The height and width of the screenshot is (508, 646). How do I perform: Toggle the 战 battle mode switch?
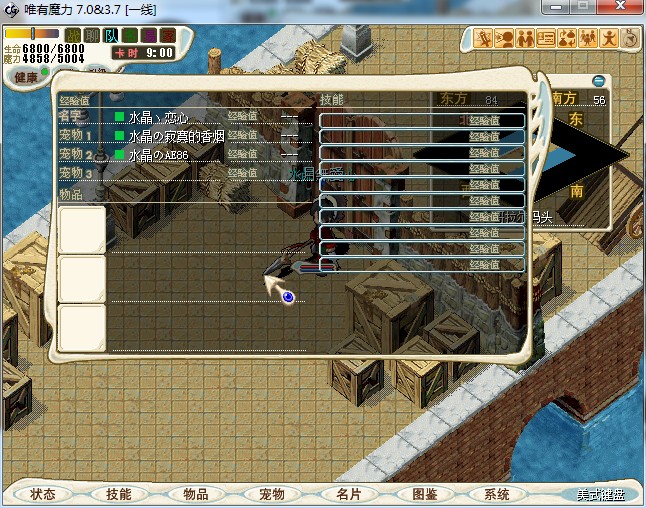(74, 36)
